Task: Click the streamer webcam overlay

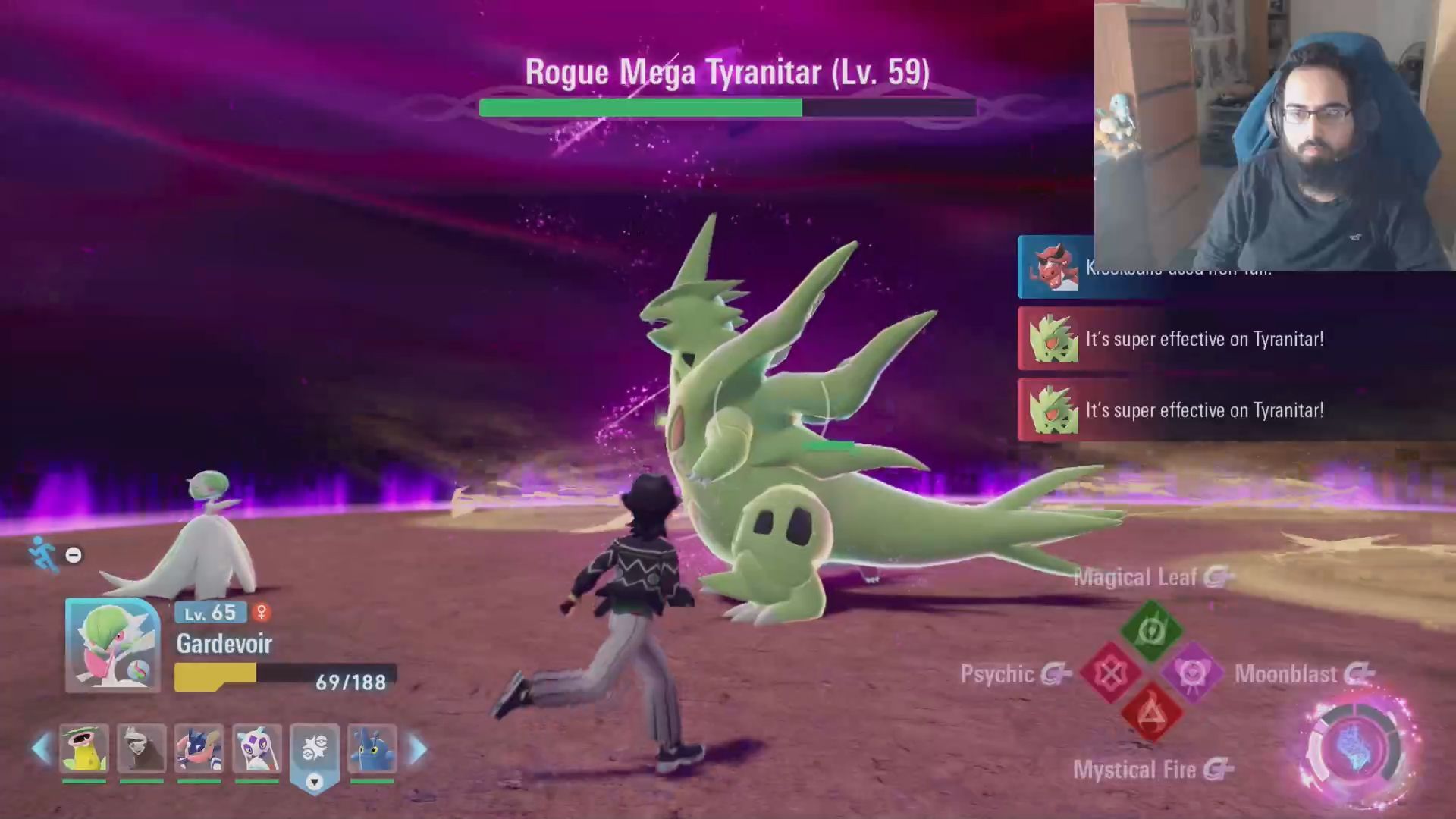Action: tap(1274, 135)
